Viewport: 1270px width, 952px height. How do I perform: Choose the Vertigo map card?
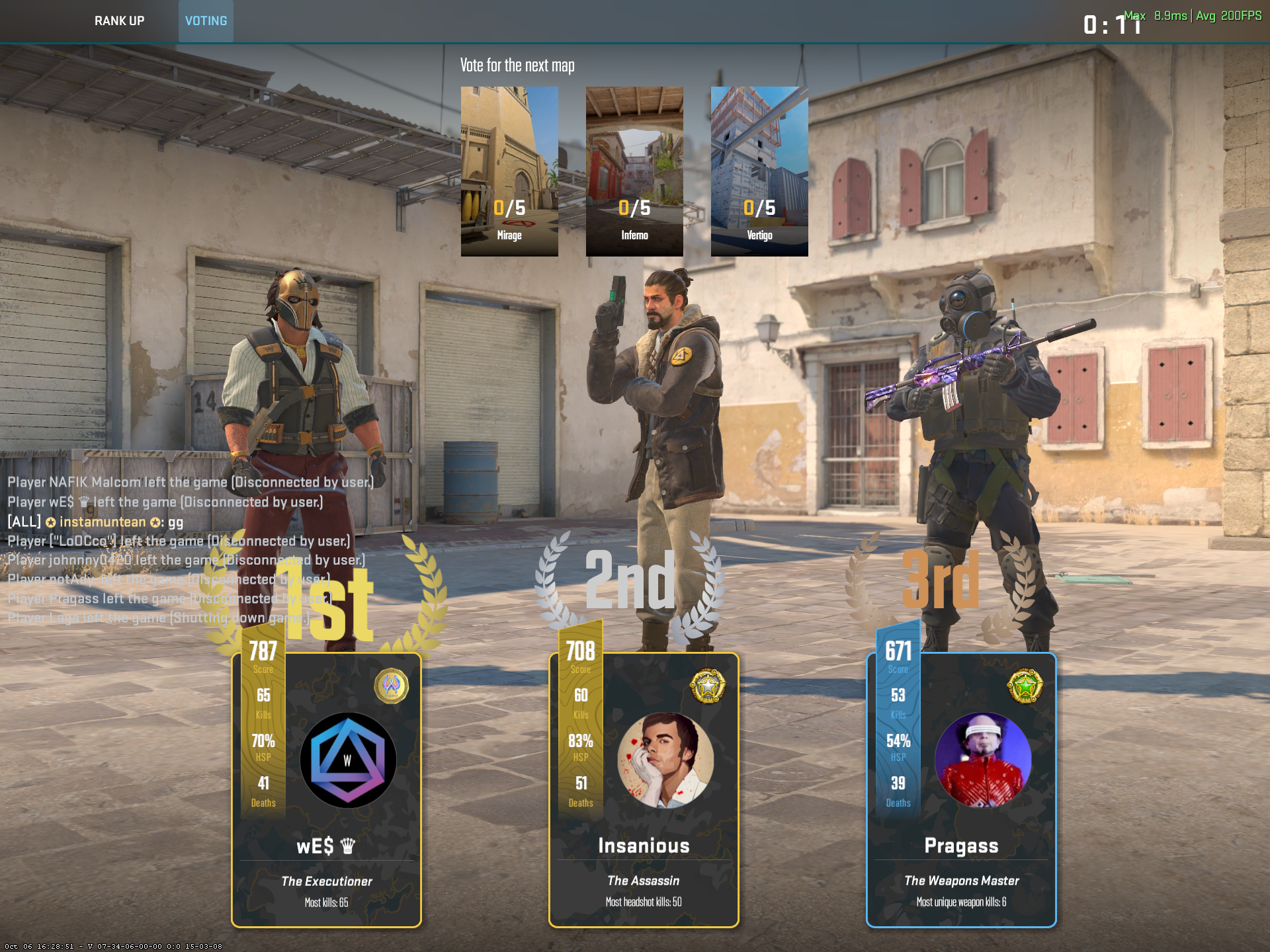point(759,171)
